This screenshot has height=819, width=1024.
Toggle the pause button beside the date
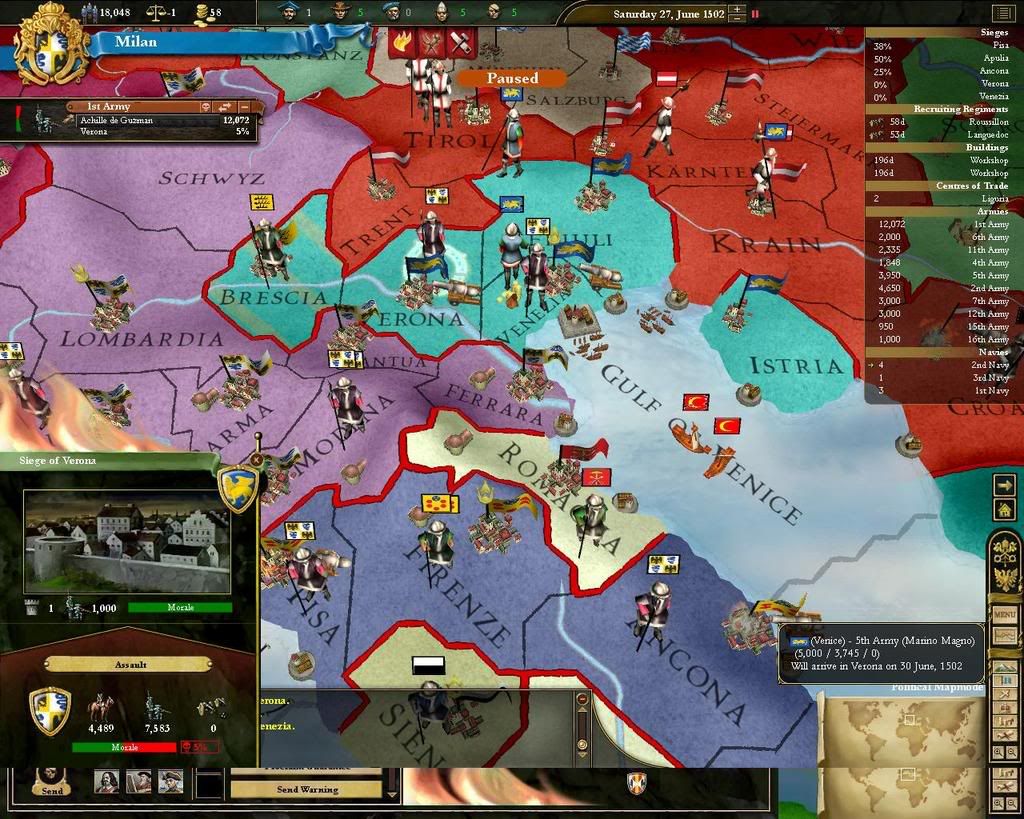pyautogui.click(x=755, y=14)
